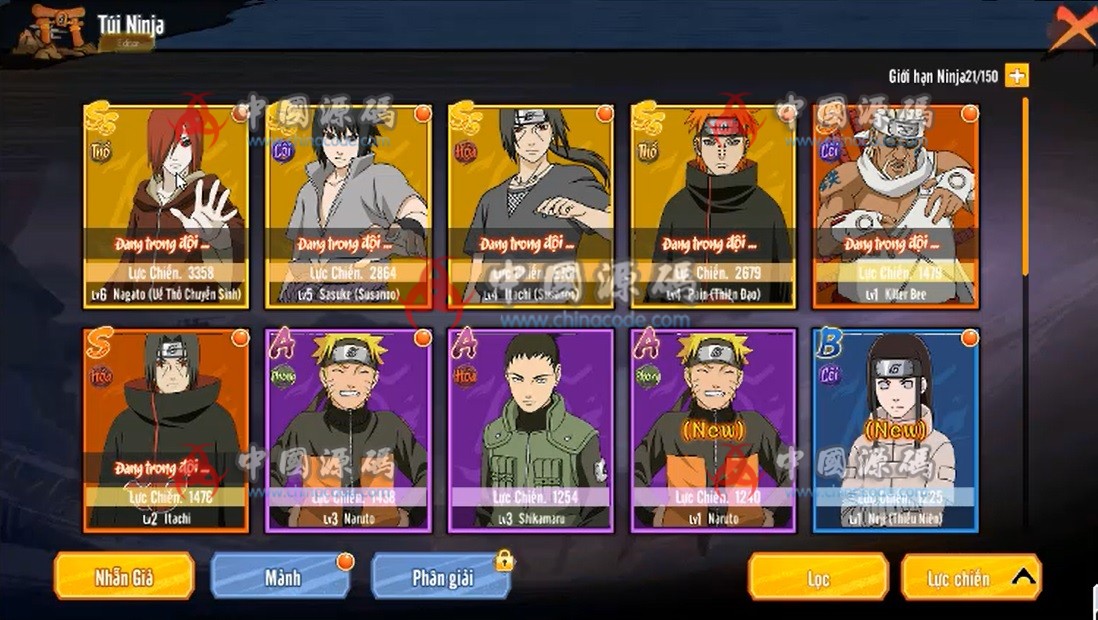
Task: Switch to the Nhẫn Giả tab
Action: point(124,577)
